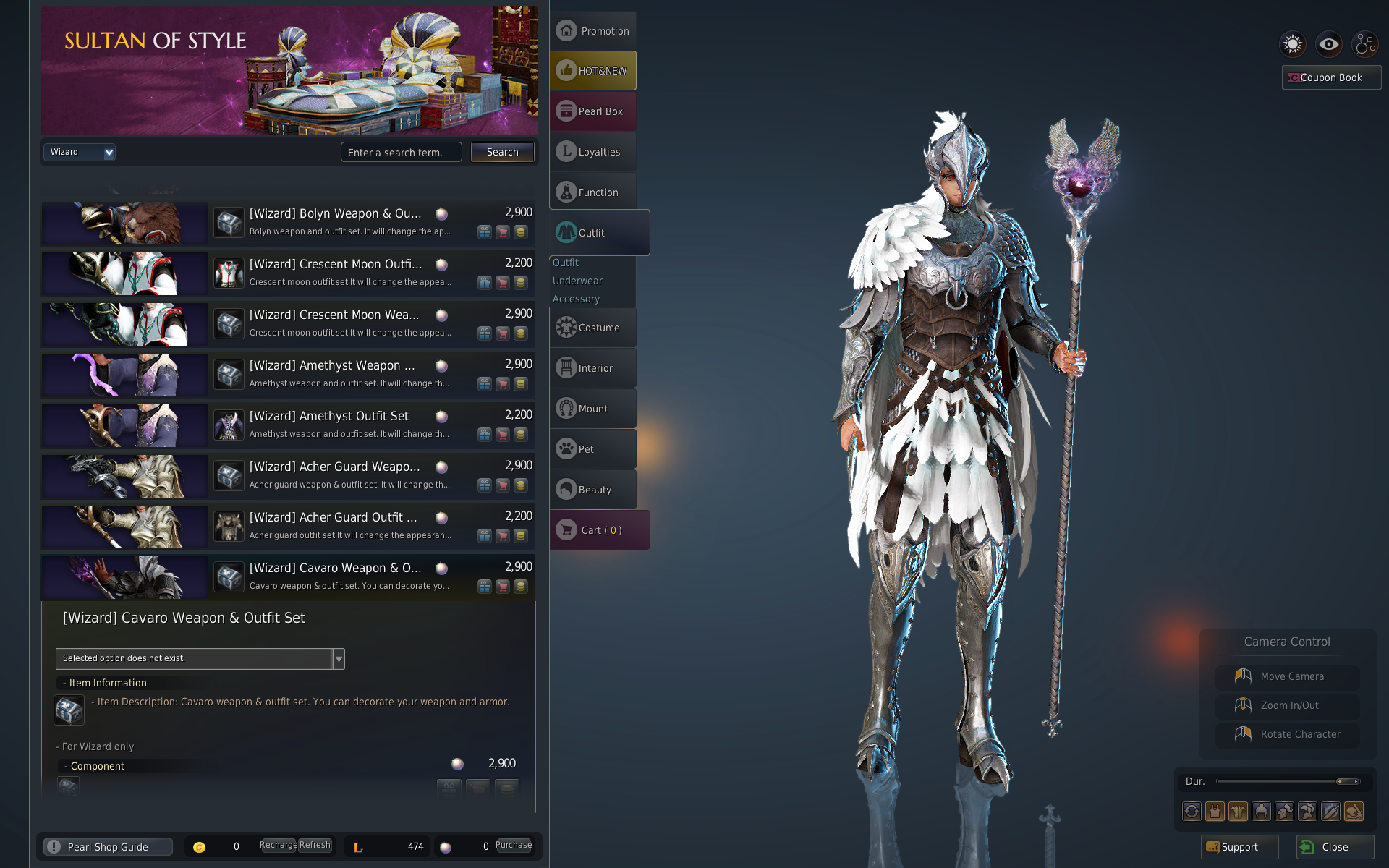Open the Beauty category
1389x868 pixels.
pos(593,490)
